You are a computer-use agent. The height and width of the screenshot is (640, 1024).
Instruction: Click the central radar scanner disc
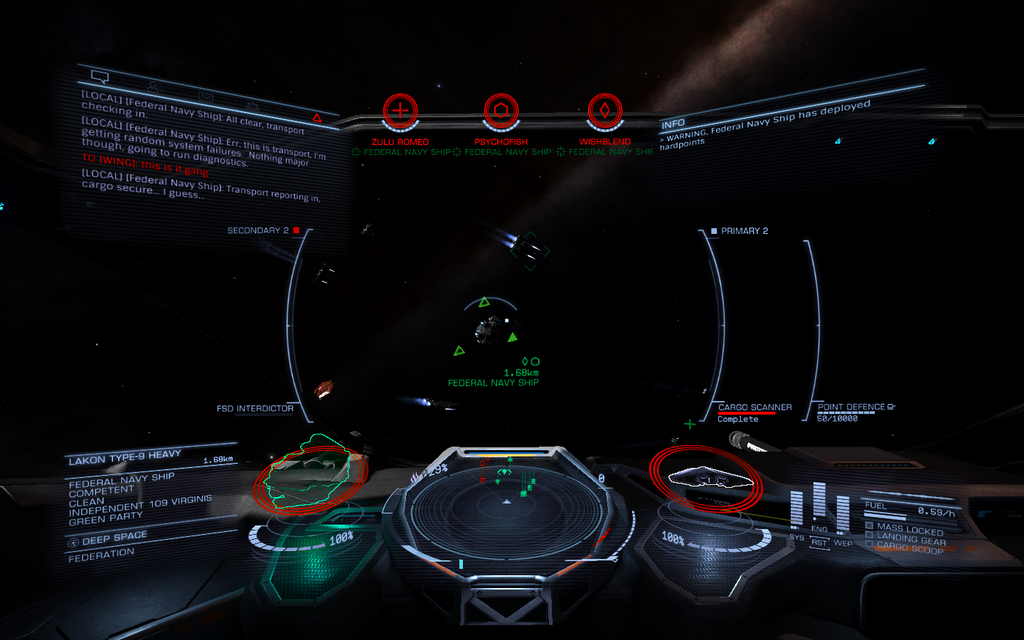(505, 512)
